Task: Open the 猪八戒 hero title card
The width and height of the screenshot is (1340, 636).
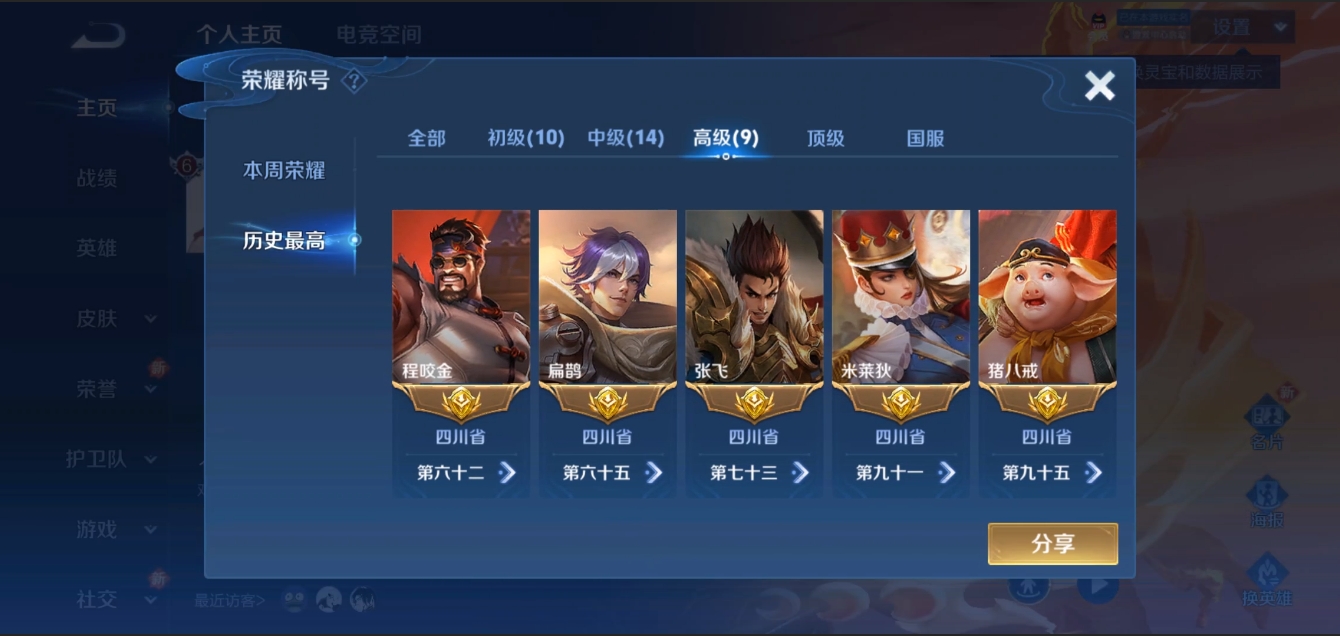Action: (1047, 298)
